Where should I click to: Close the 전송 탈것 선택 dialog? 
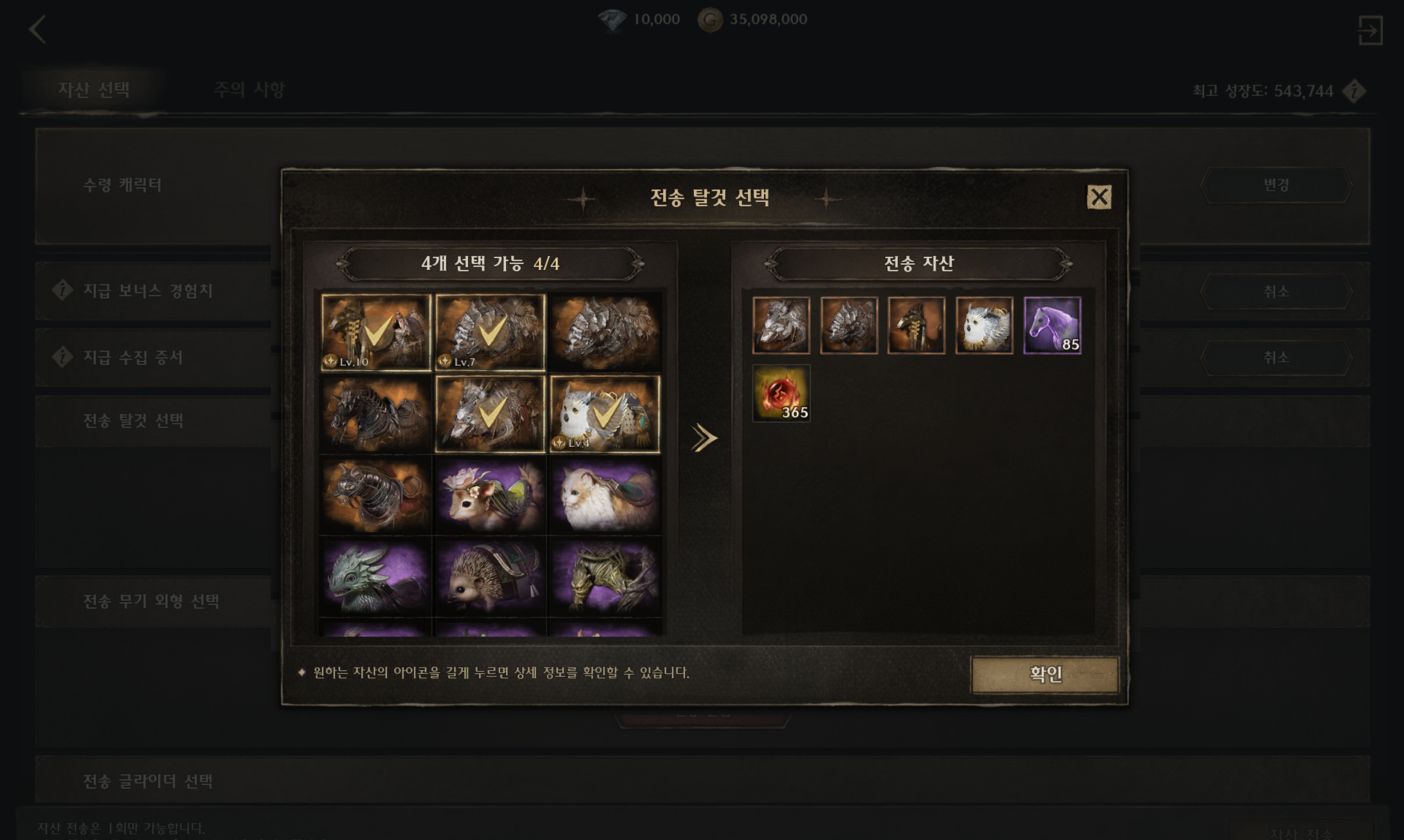[1098, 197]
